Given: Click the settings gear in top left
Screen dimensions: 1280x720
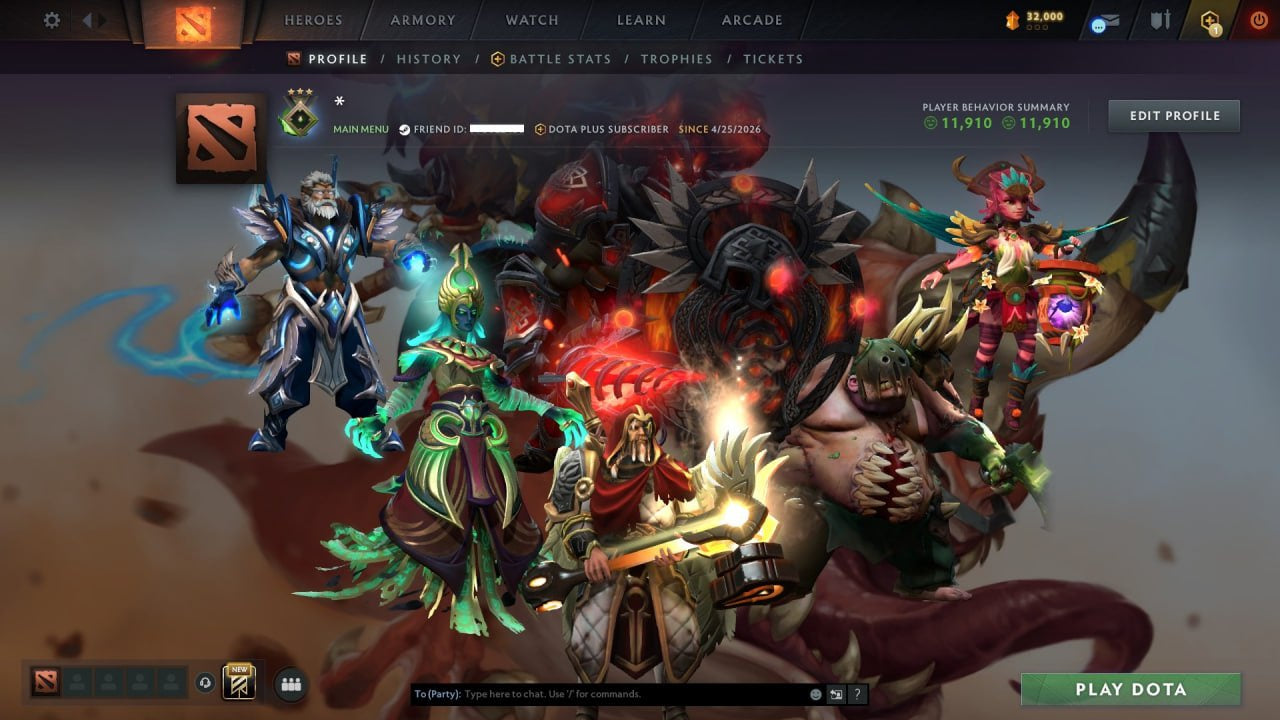Looking at the screenshot, I should 51,19.
